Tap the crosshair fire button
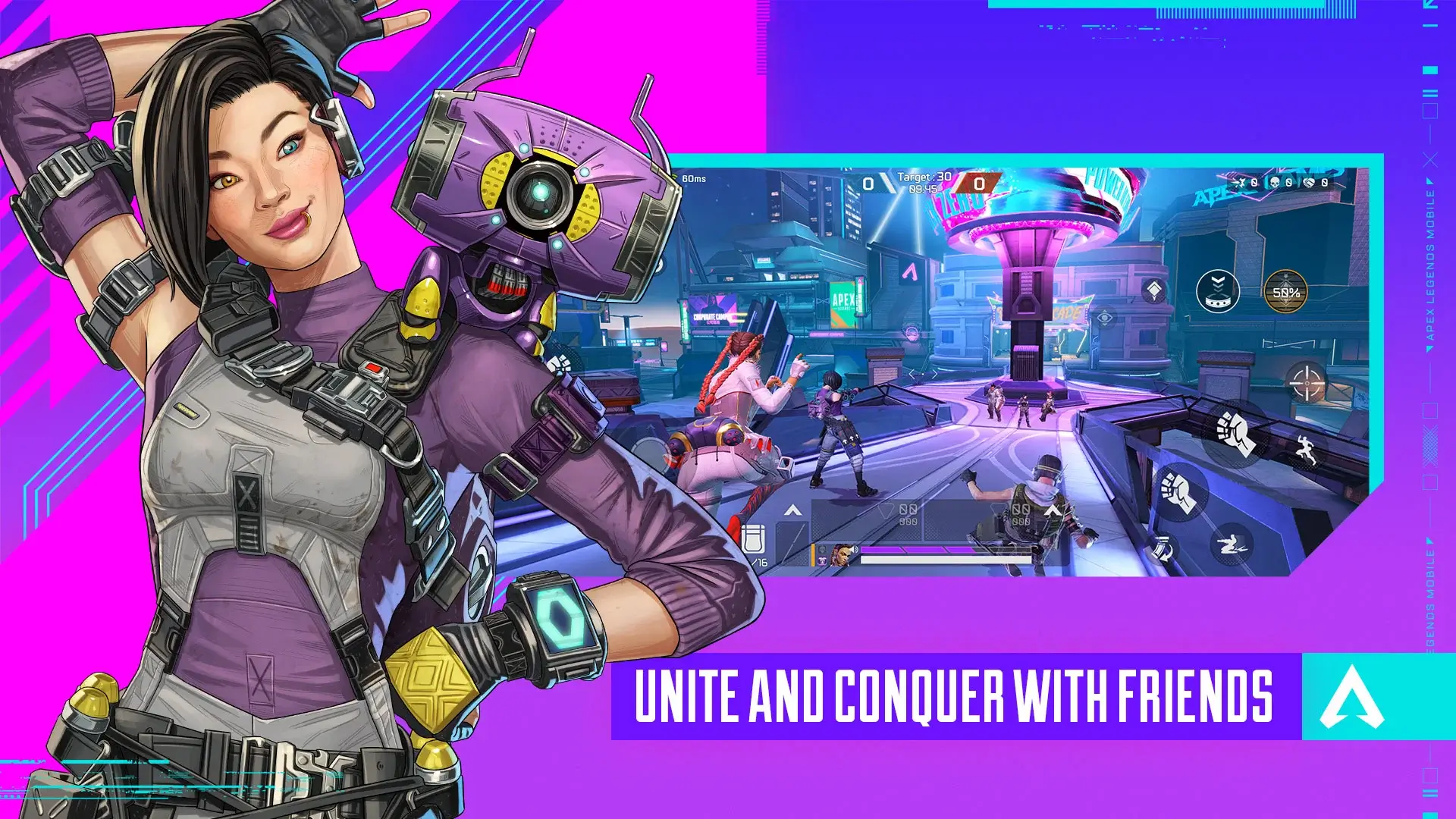Screen dimensions: 1456x819 tap(1307, 381)
